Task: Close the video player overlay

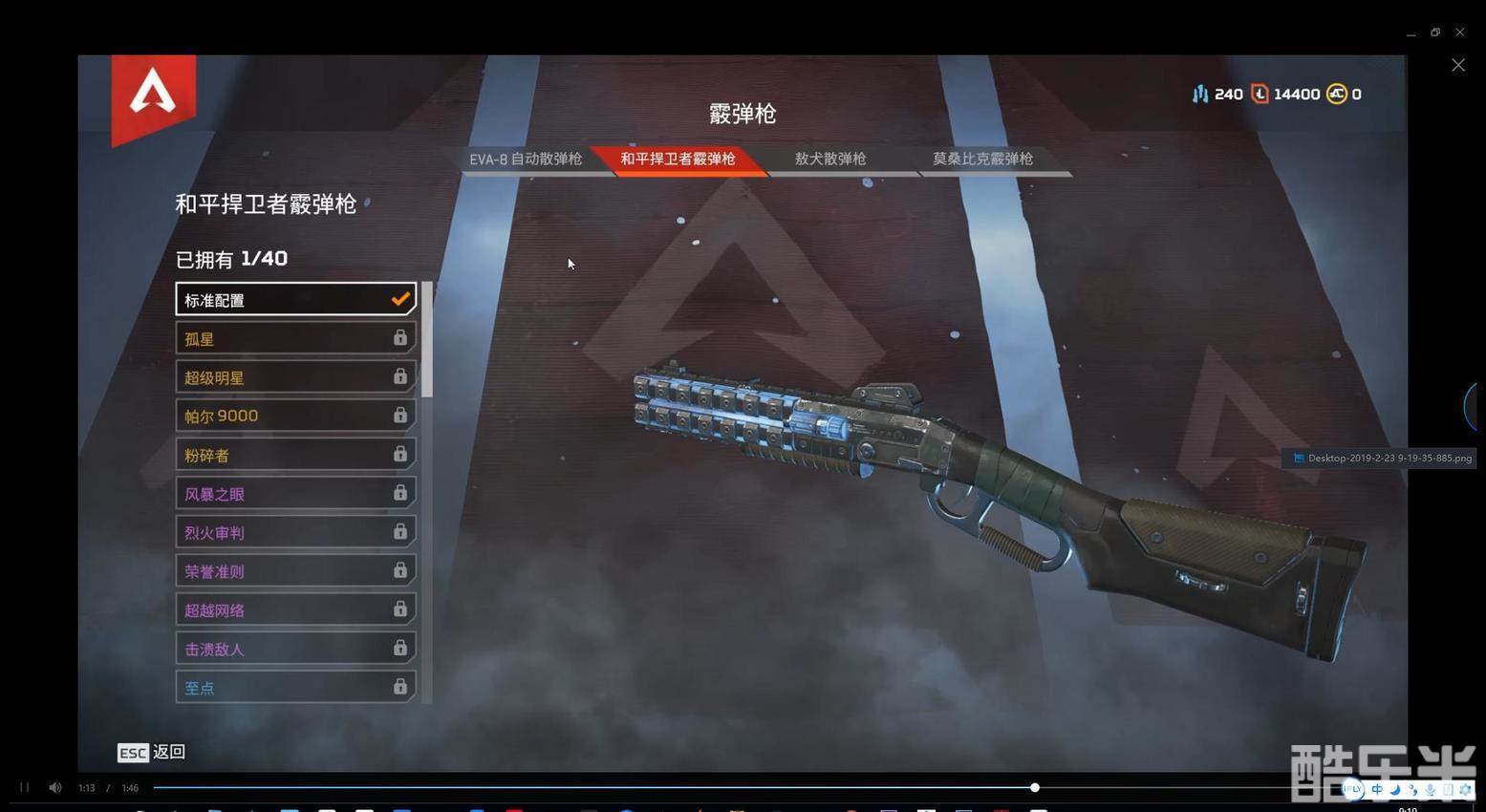Action: (1457, 65)
